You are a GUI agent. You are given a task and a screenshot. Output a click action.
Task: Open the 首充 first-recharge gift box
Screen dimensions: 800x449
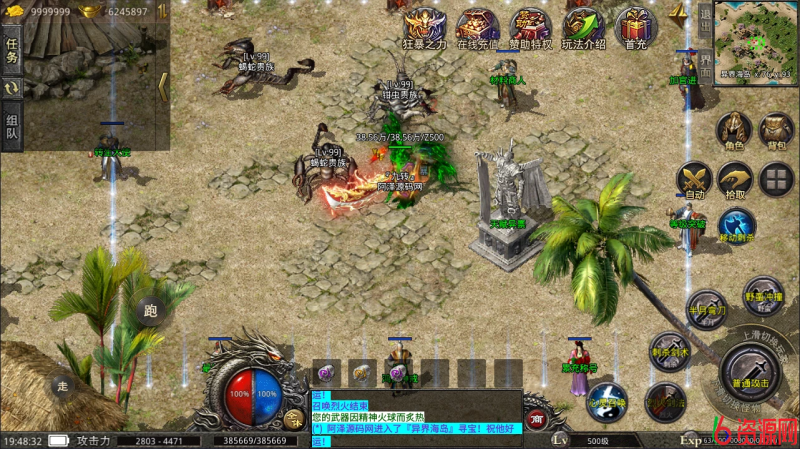[636, 26]
